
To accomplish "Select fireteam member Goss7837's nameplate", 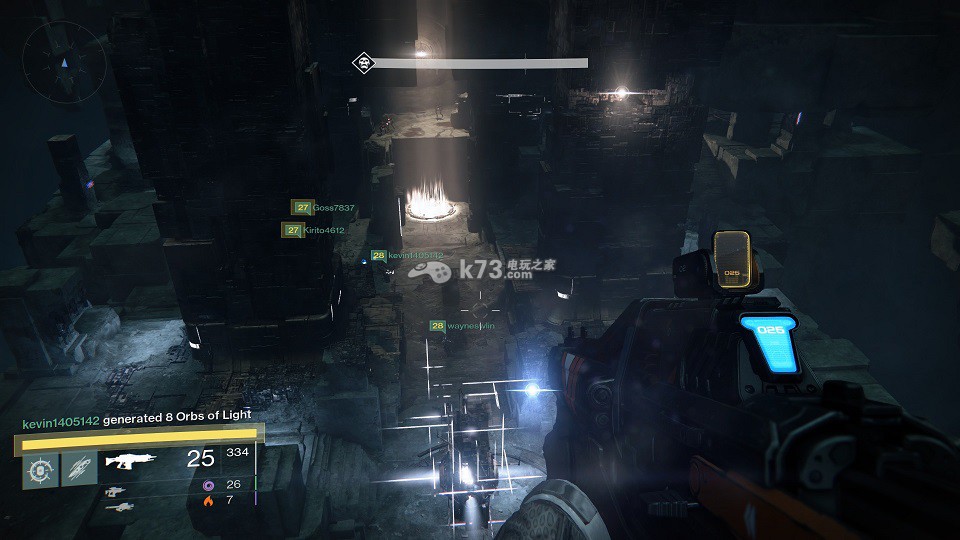I will click(323, 208).
